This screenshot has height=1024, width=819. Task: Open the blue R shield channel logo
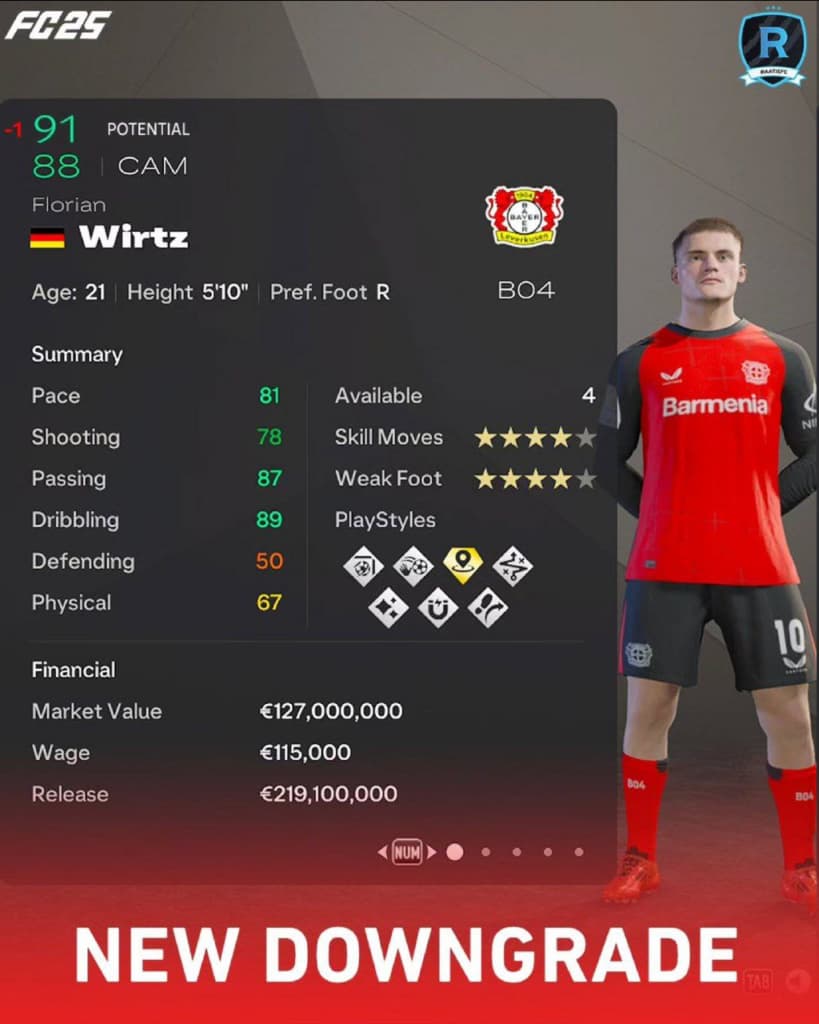[772, 47]
